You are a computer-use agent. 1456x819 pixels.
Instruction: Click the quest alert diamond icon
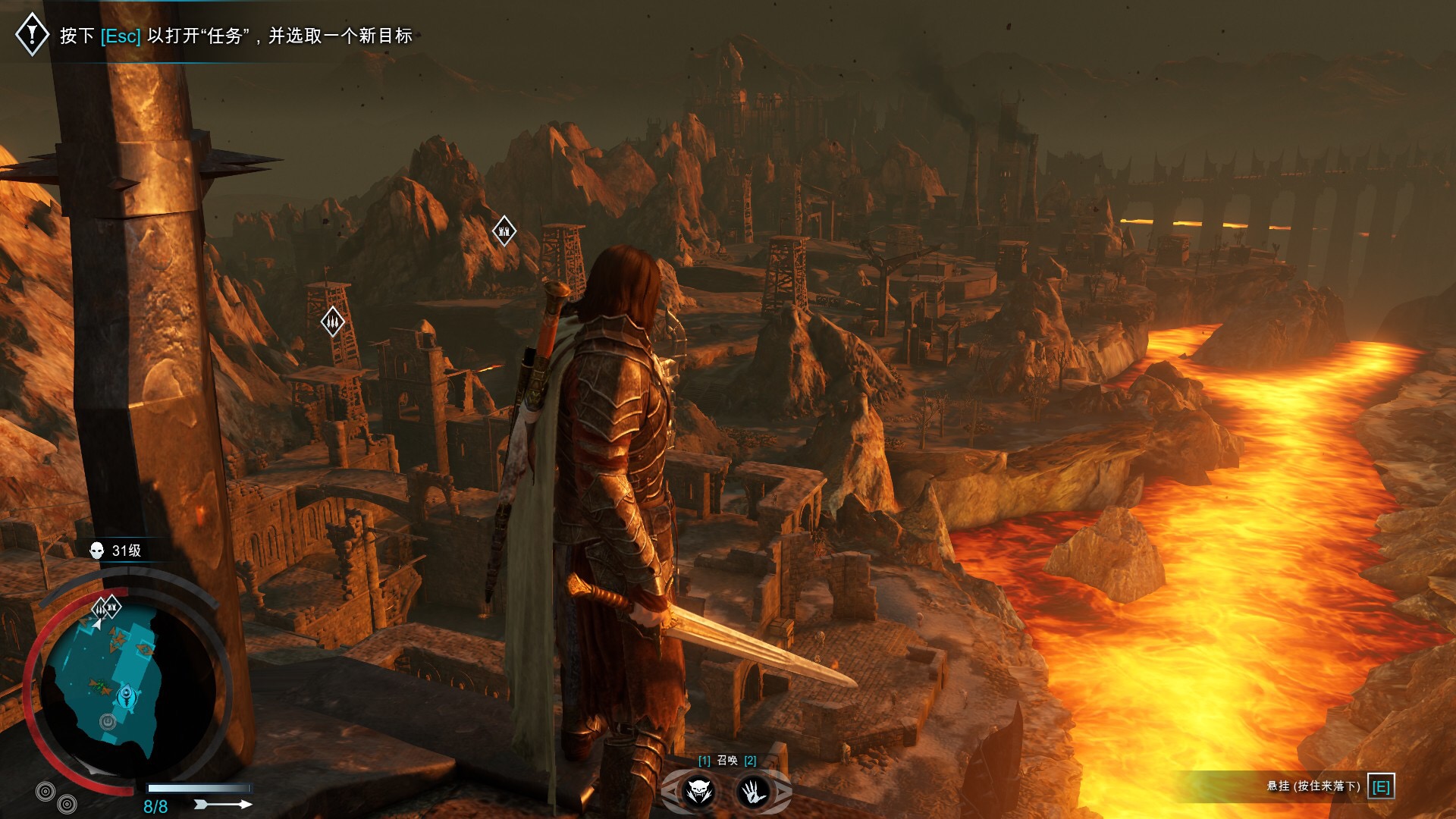(32, 34)
